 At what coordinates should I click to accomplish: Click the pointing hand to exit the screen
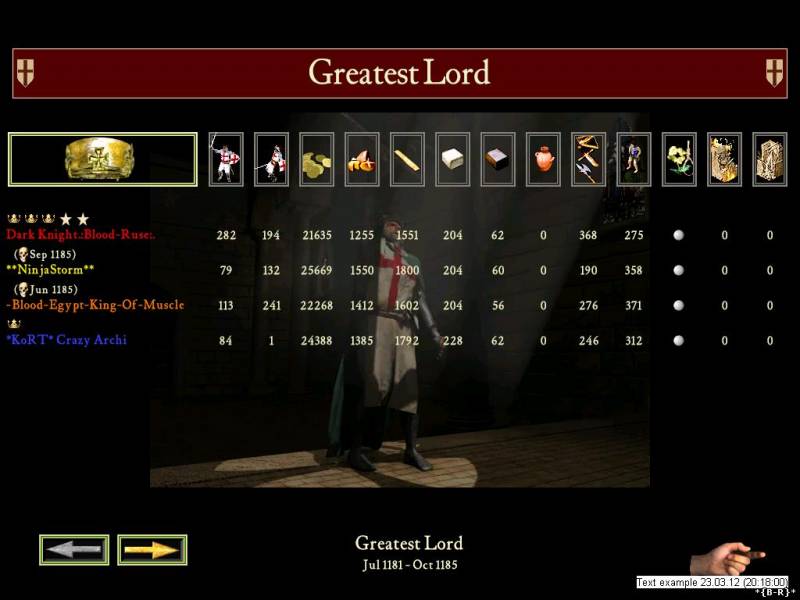[x=727, y=556]
